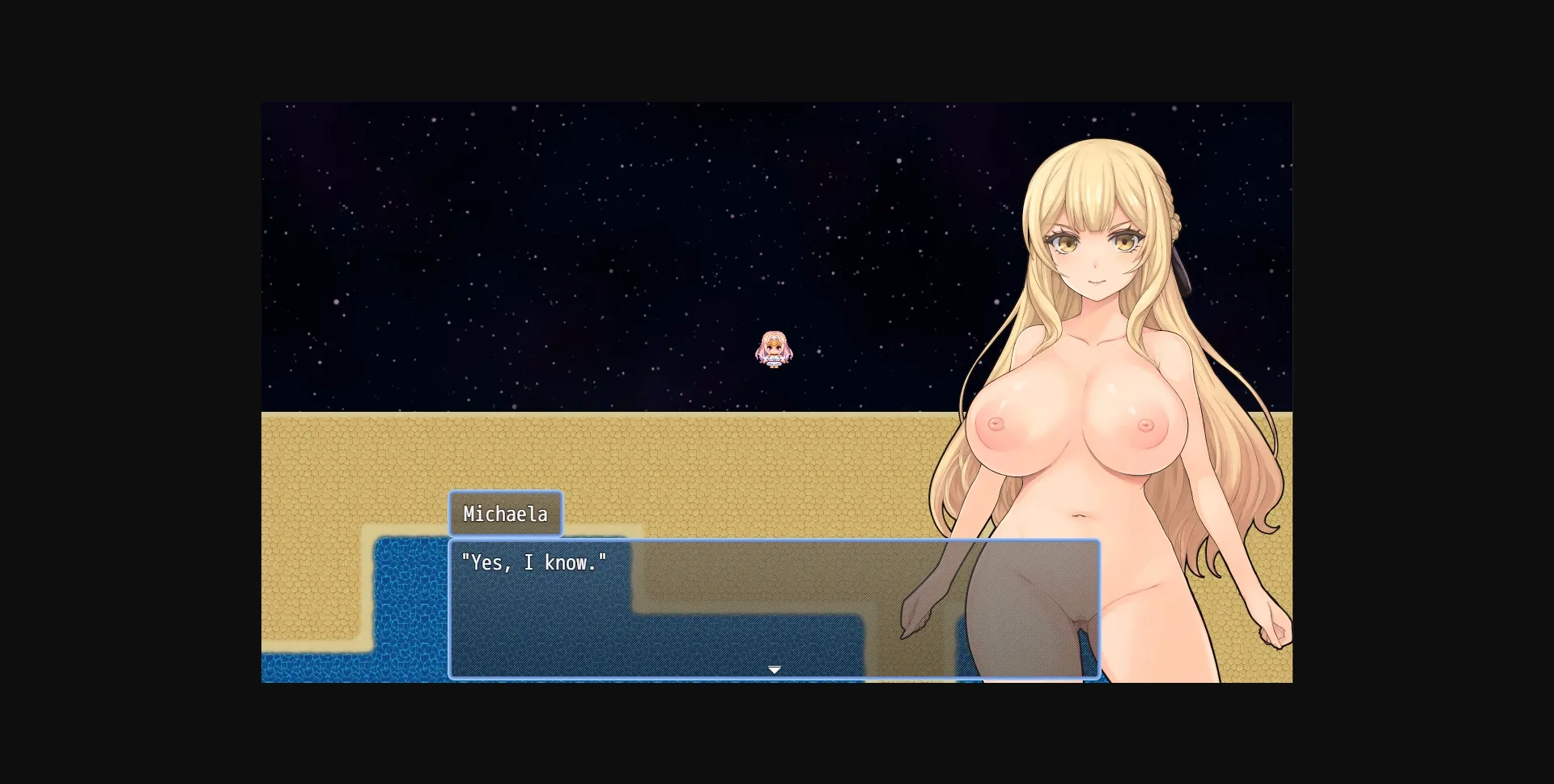Click the dialogue text saying Yes, I know

coord(536,562)
